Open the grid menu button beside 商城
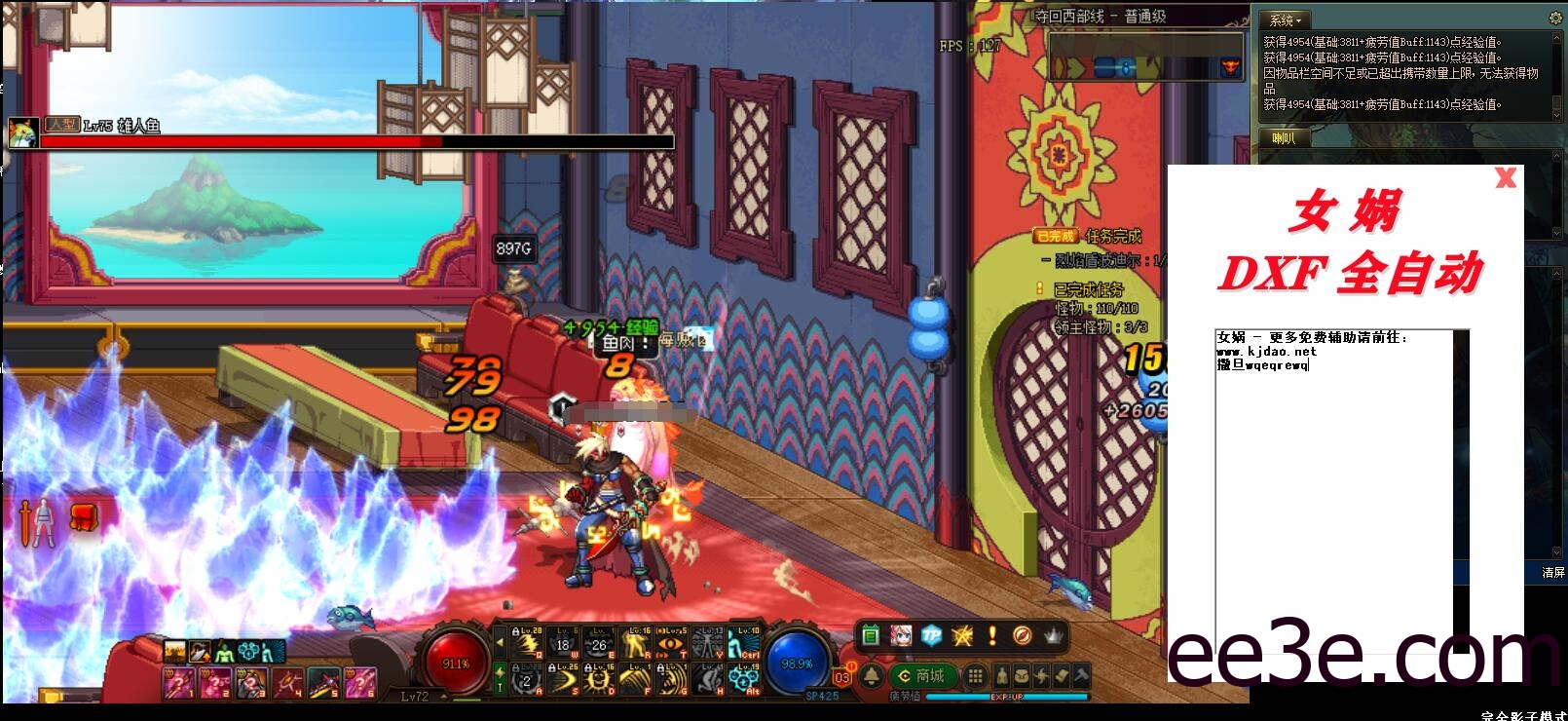This screenshot has height=721, width=1568. (x=975, y=676)
